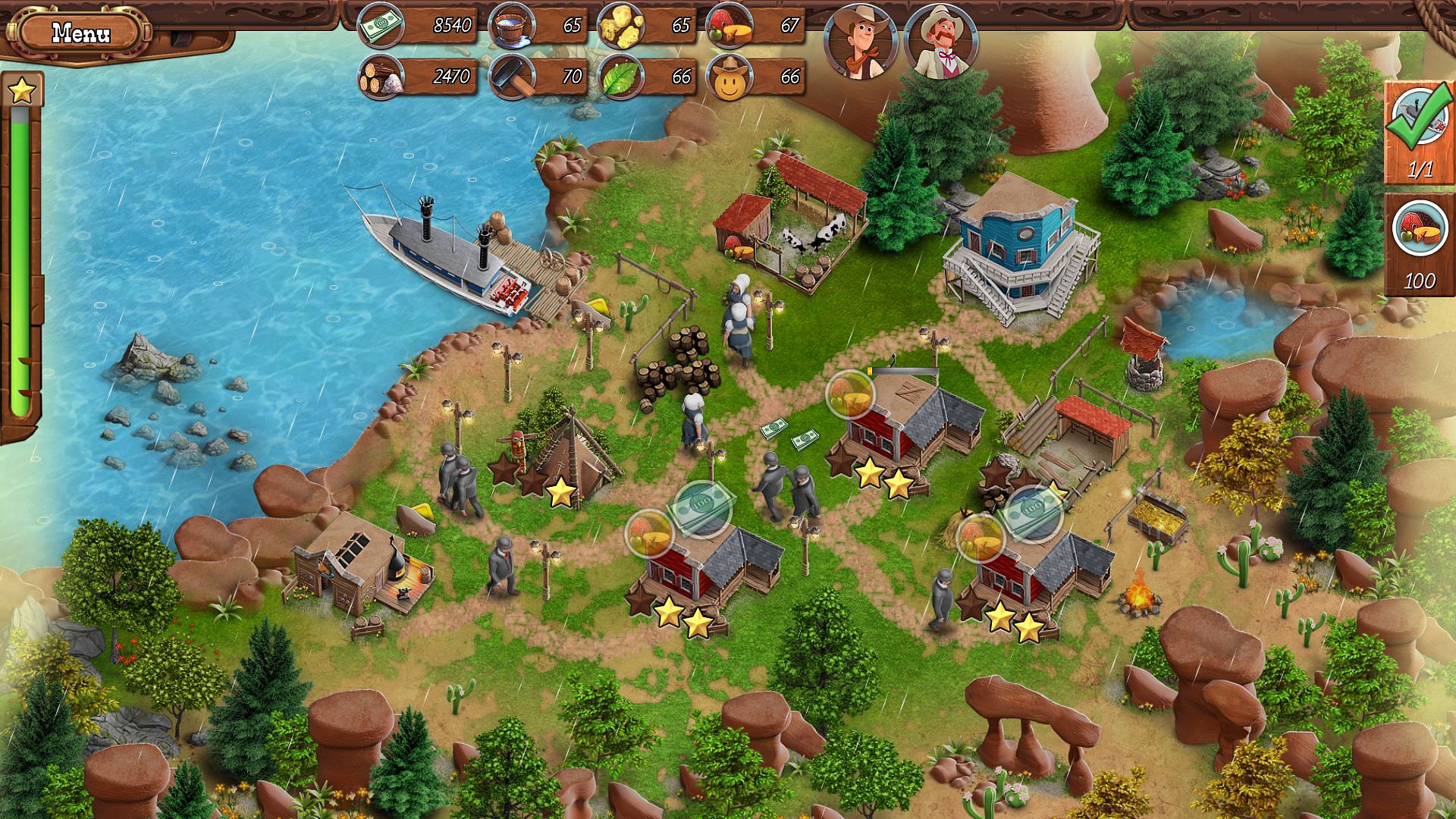Open the cowboy character portrait

pyautogui.click(x=858, y=37)
